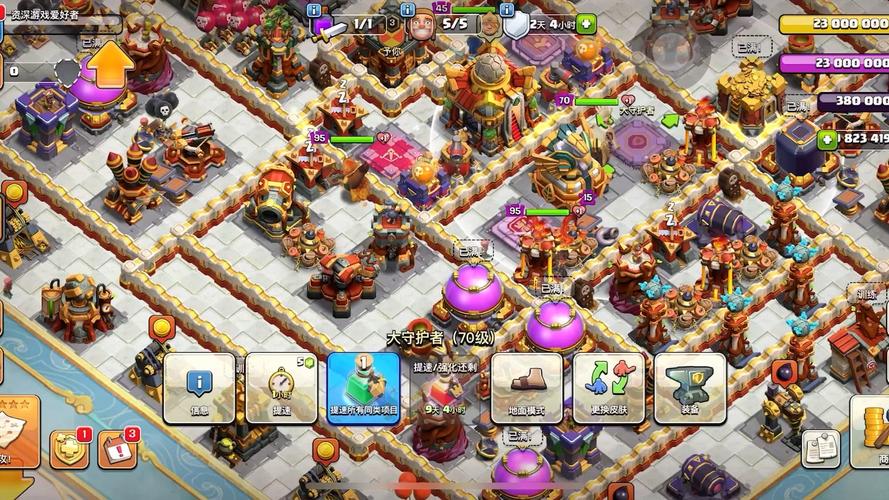889x500 pixels.
Task: Open the anvil equipment button
Action: pyautogui.click(x=690, y=387)
